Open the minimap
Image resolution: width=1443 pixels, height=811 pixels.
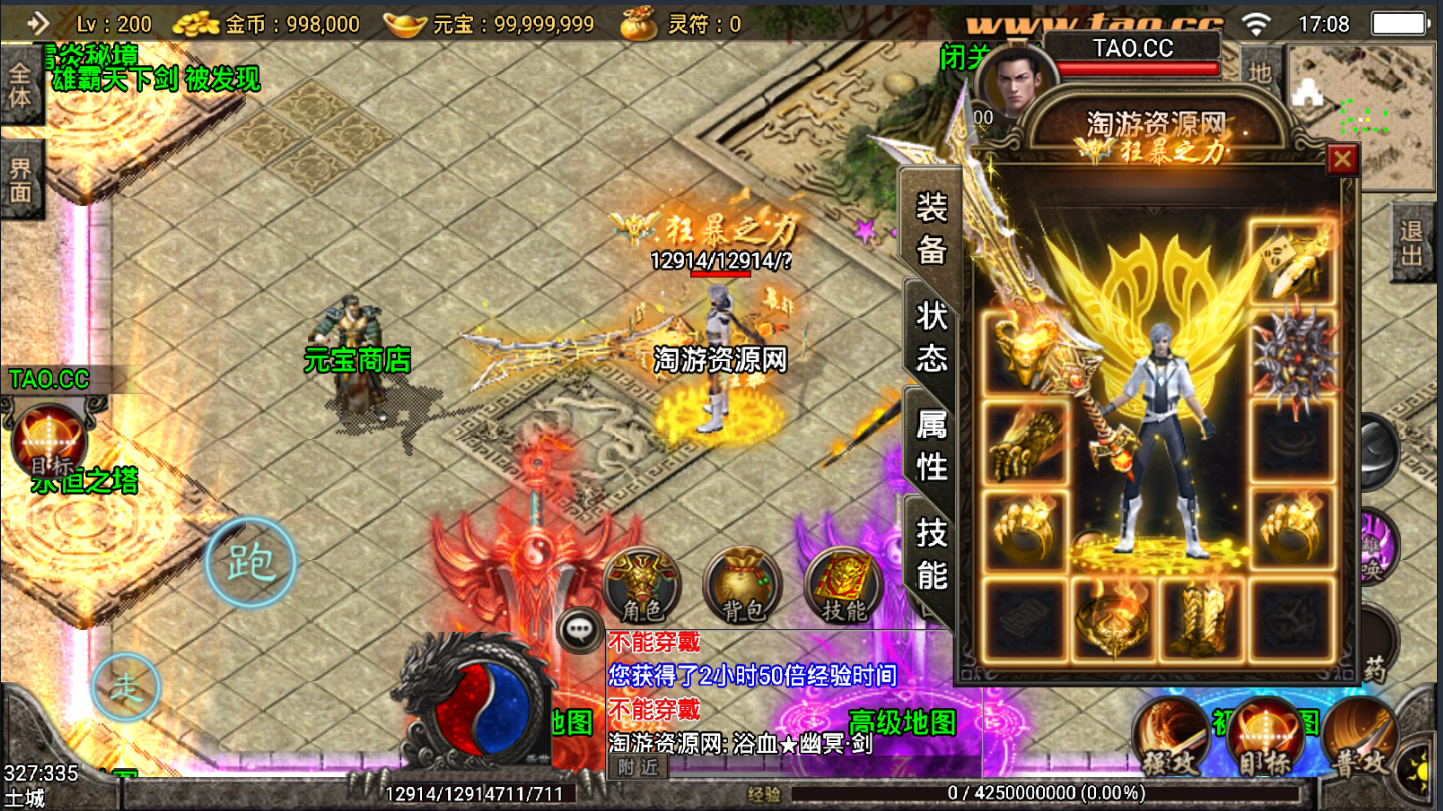(x=1363, y=117)
